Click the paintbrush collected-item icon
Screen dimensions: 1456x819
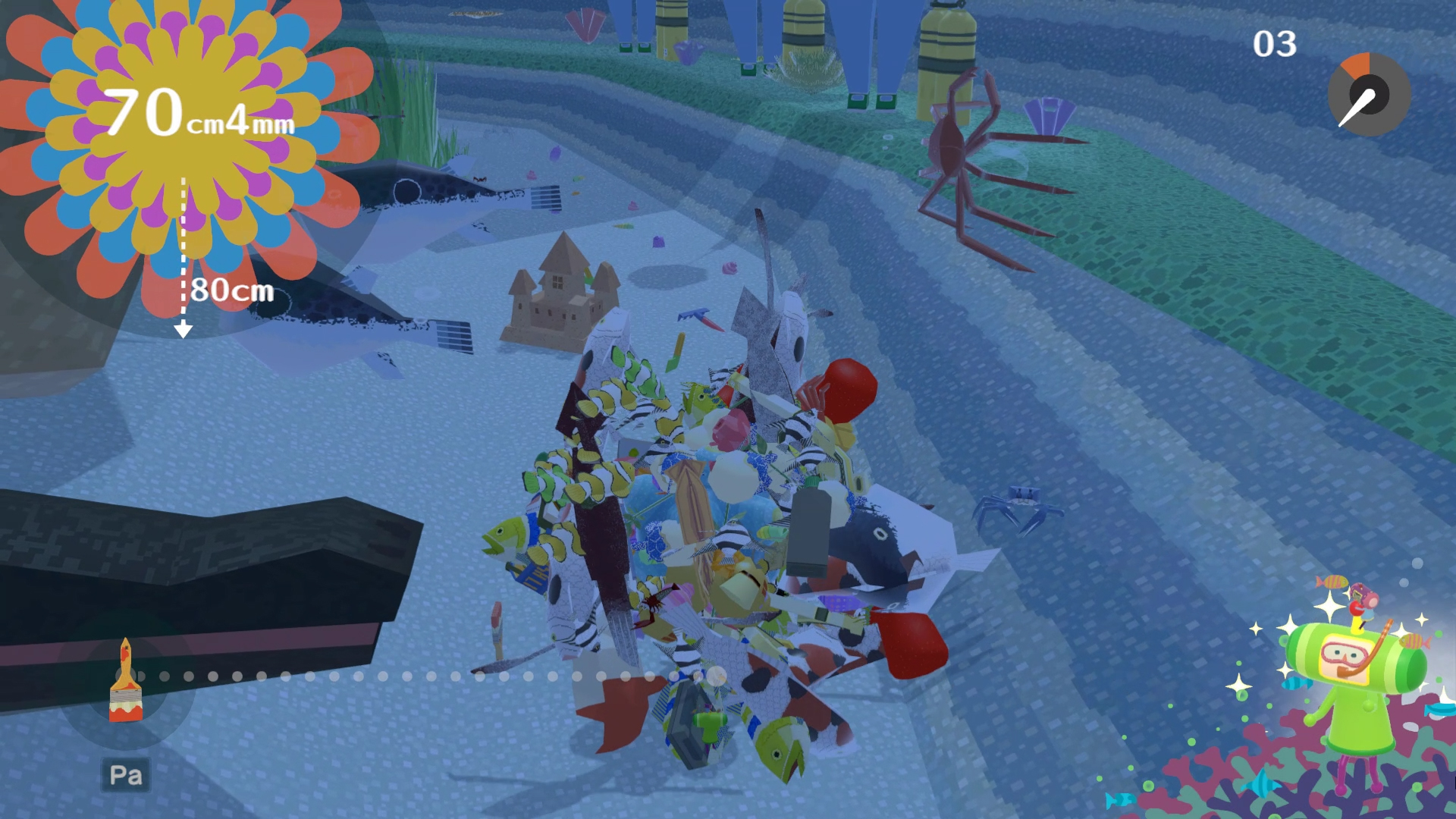coord(126,682)
